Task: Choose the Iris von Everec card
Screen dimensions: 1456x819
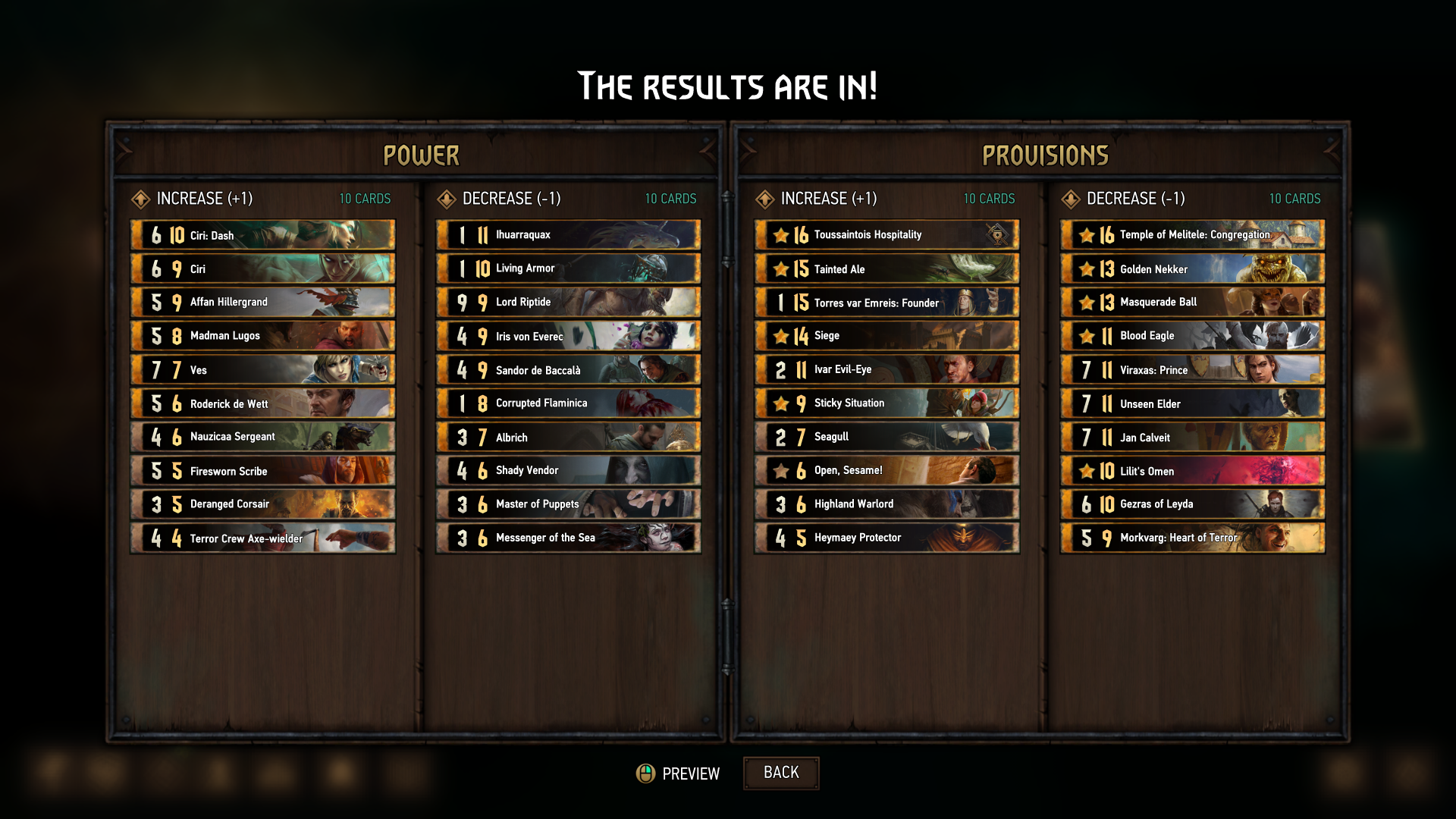Action: 568,336
